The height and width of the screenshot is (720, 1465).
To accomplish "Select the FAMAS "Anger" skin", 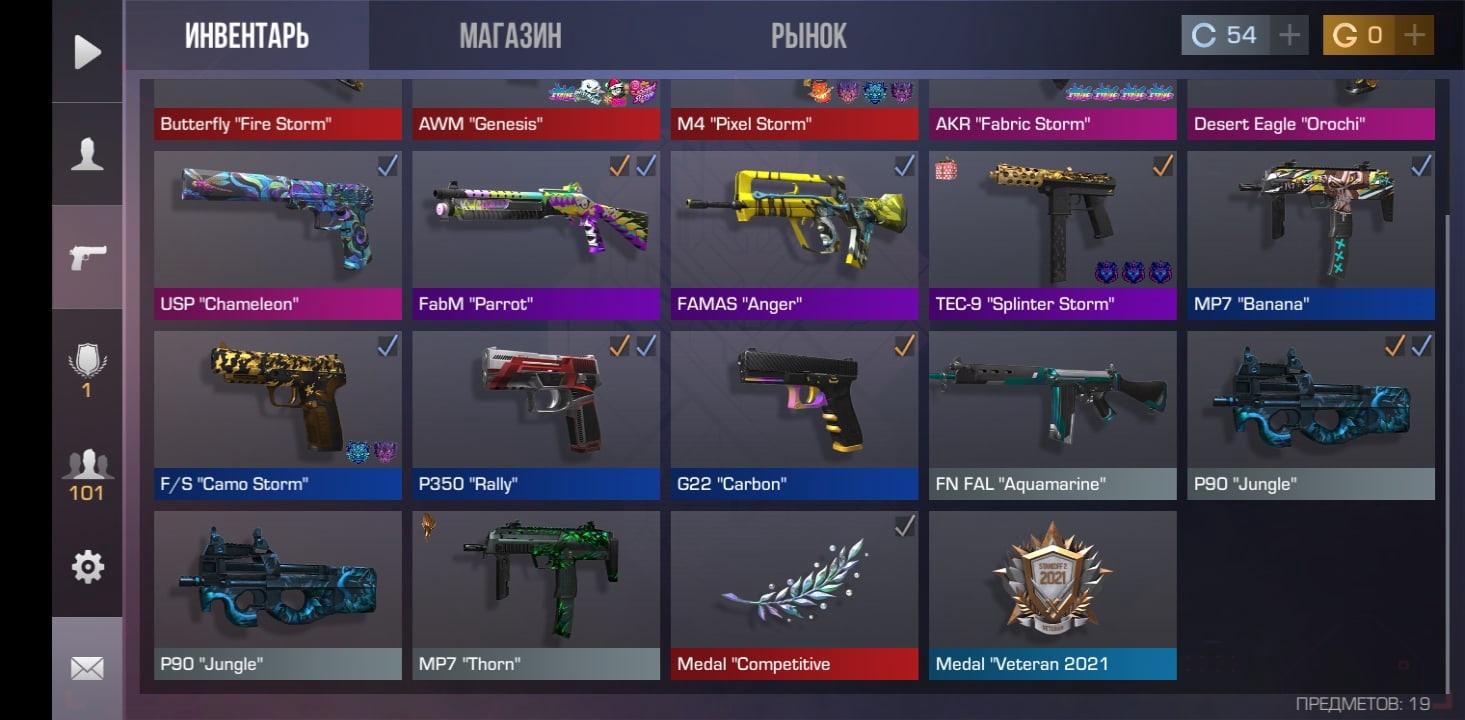I will (794, 234).
